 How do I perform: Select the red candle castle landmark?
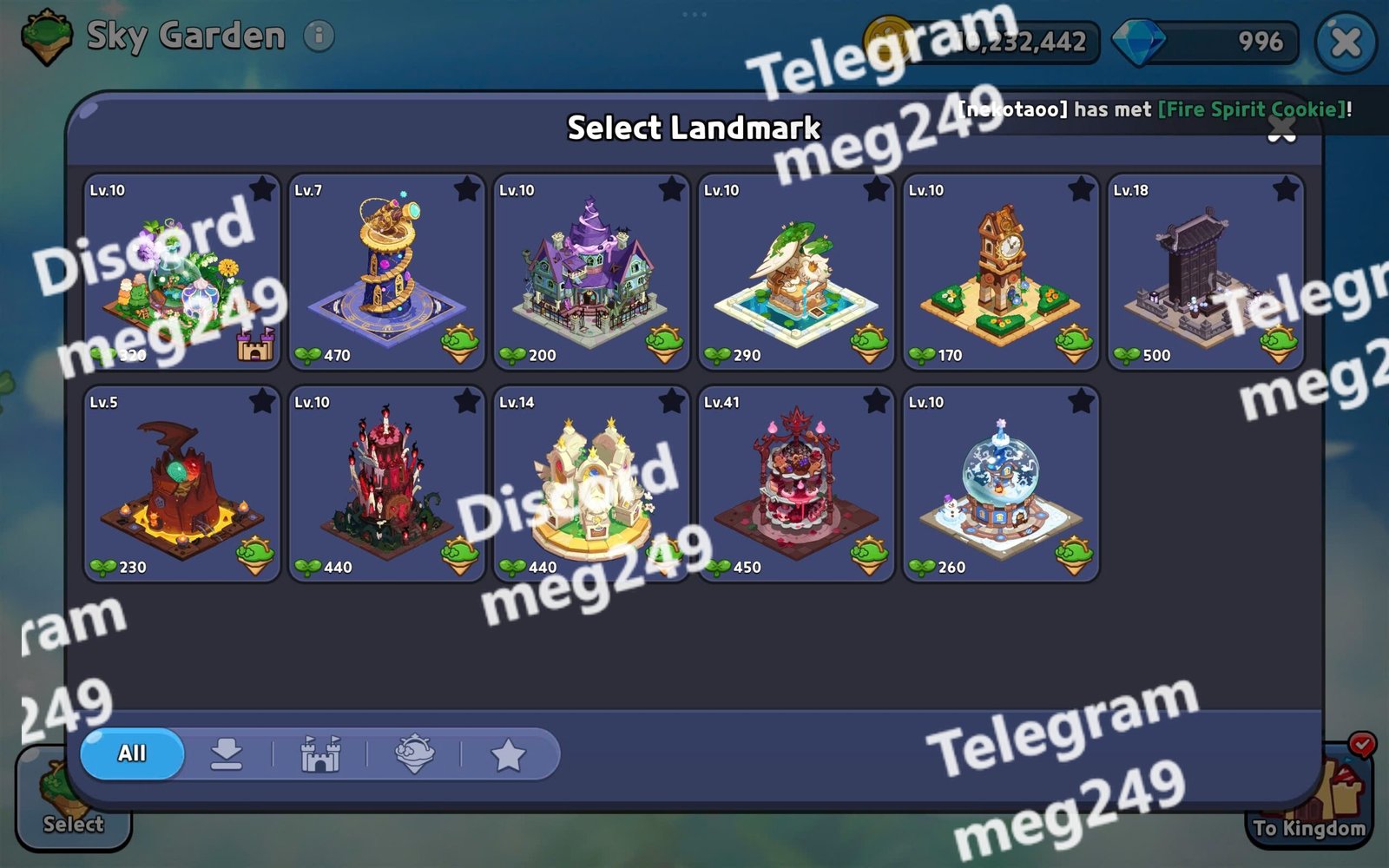tap(385, 483)
